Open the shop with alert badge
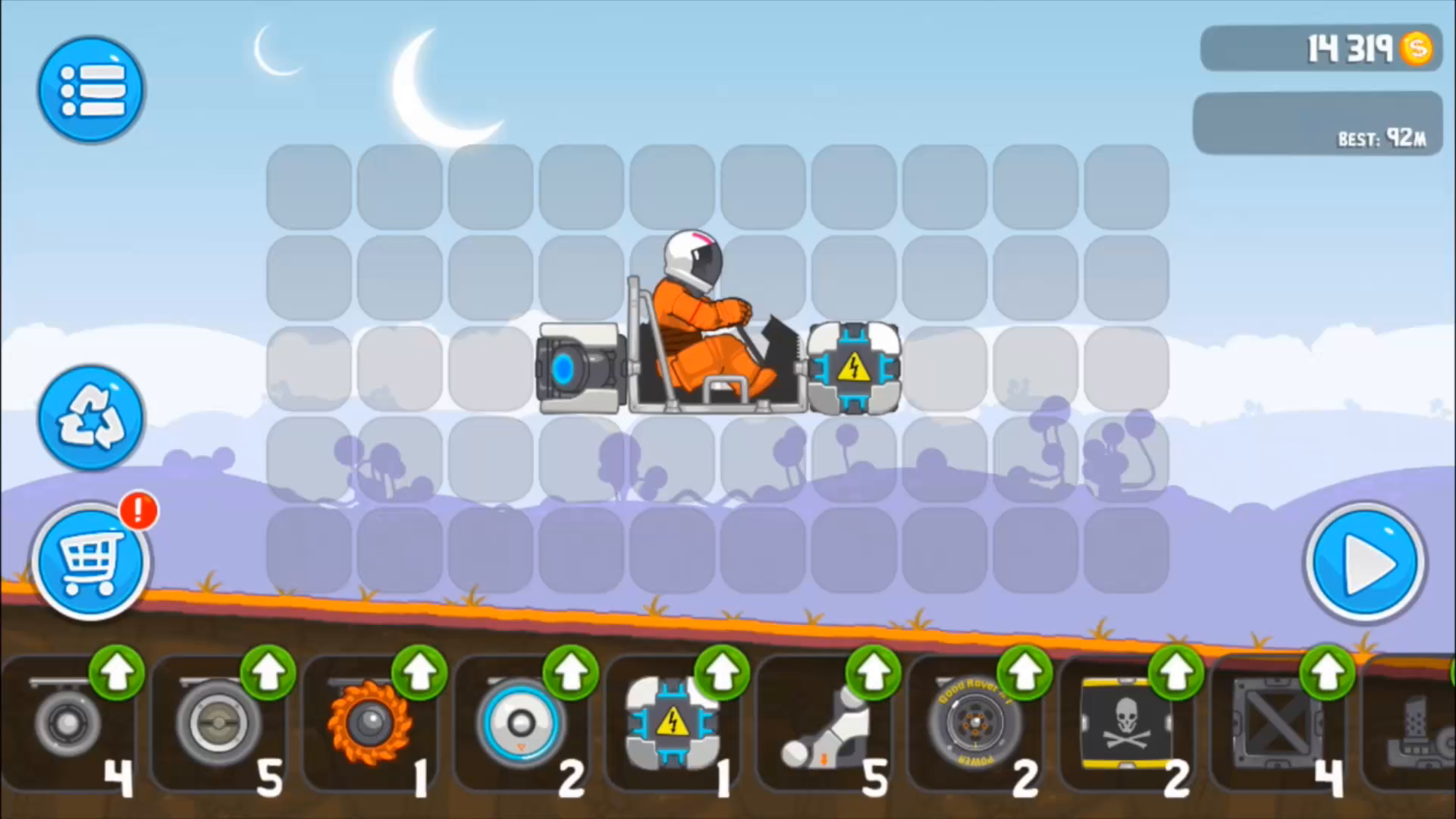This screenshot has height=819, width=1456. point(90,561)
